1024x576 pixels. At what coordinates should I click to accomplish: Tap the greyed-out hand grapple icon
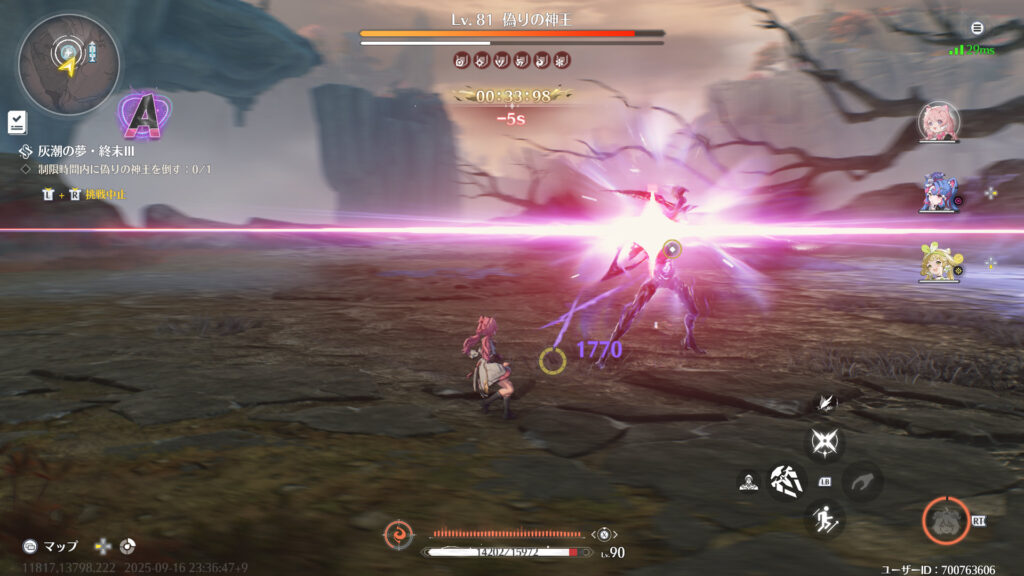click(x=861, y=482)
